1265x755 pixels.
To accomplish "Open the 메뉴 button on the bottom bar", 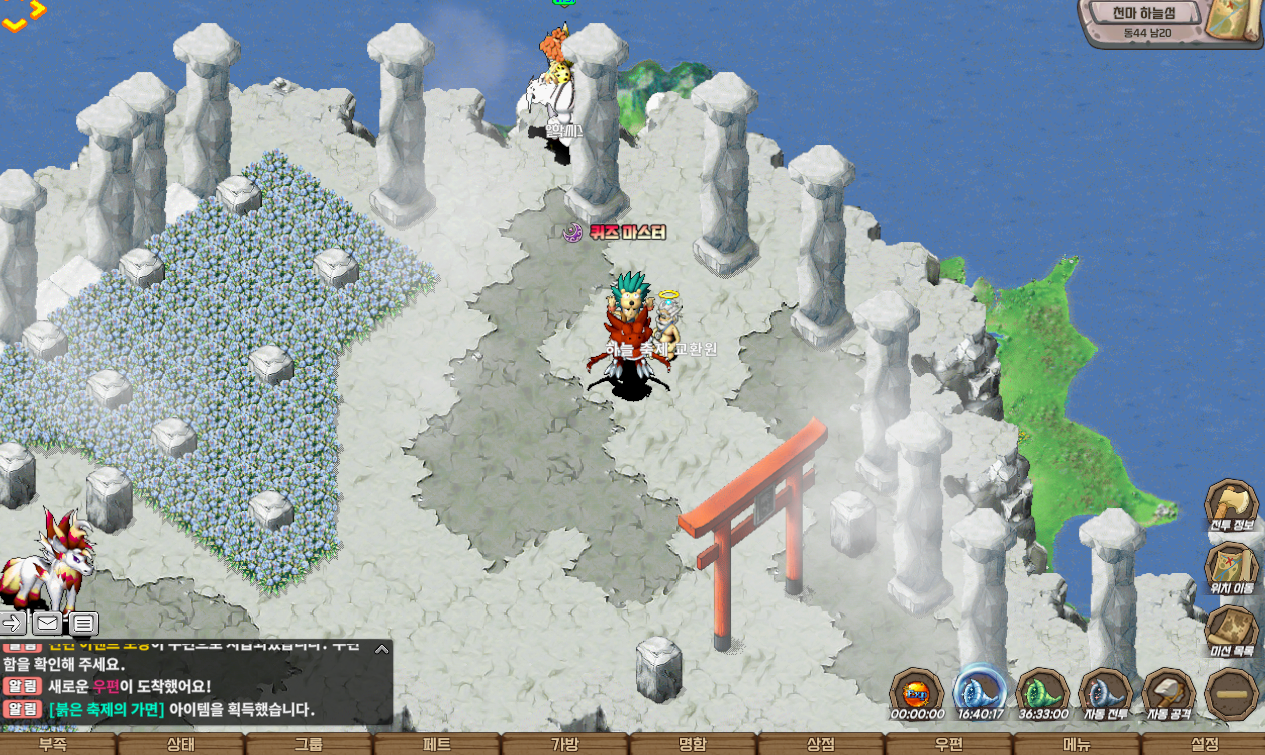I will pos(1076,745).
